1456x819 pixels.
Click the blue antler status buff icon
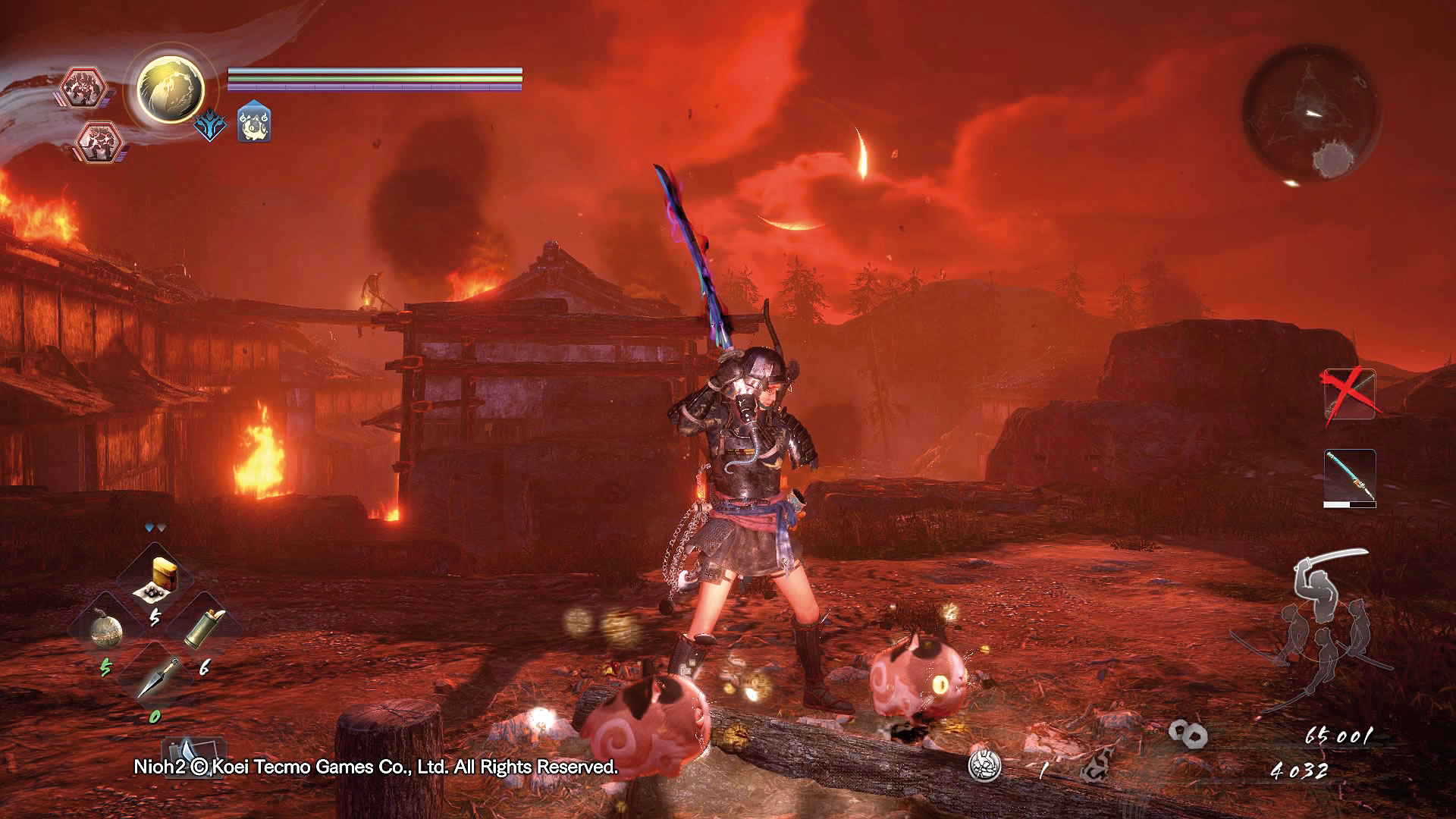coord(209,124)
